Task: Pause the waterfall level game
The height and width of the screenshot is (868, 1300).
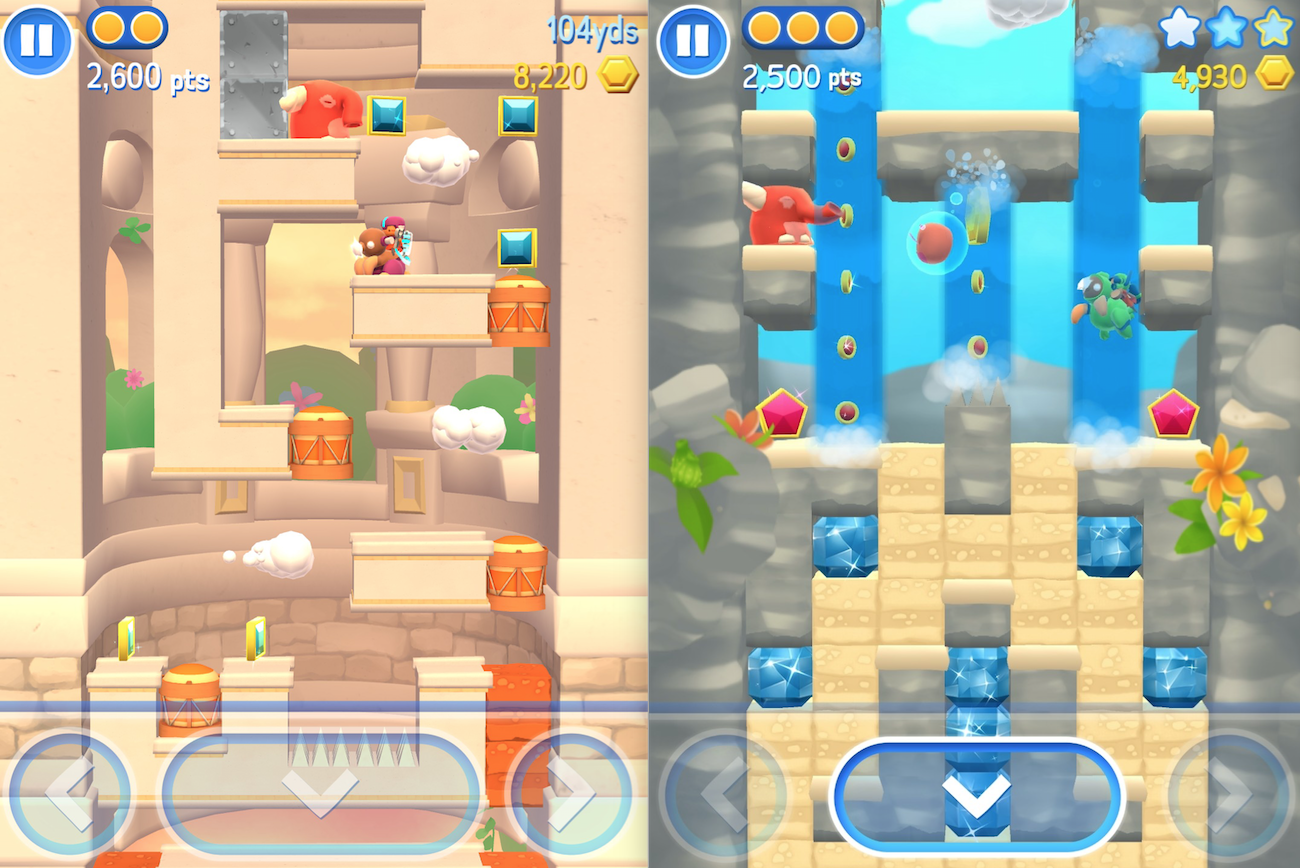Action: 693,41
